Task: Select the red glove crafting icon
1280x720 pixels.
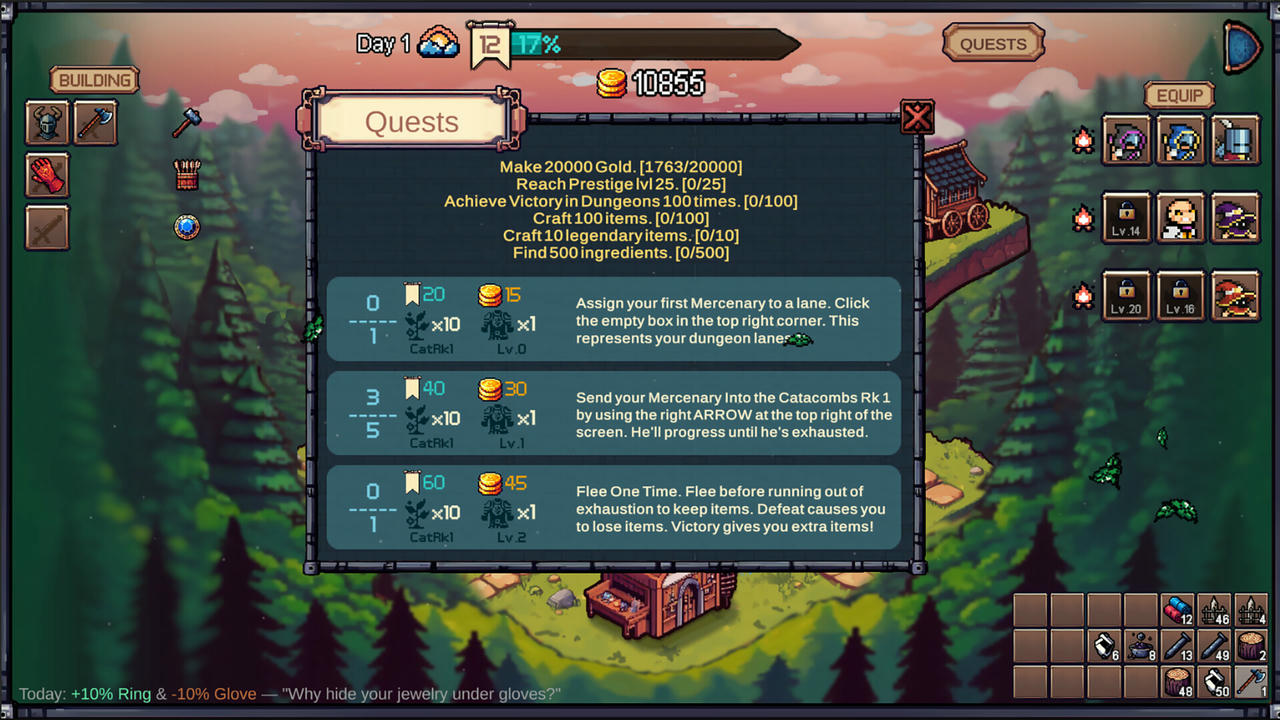Action: (x=46, y=176)
